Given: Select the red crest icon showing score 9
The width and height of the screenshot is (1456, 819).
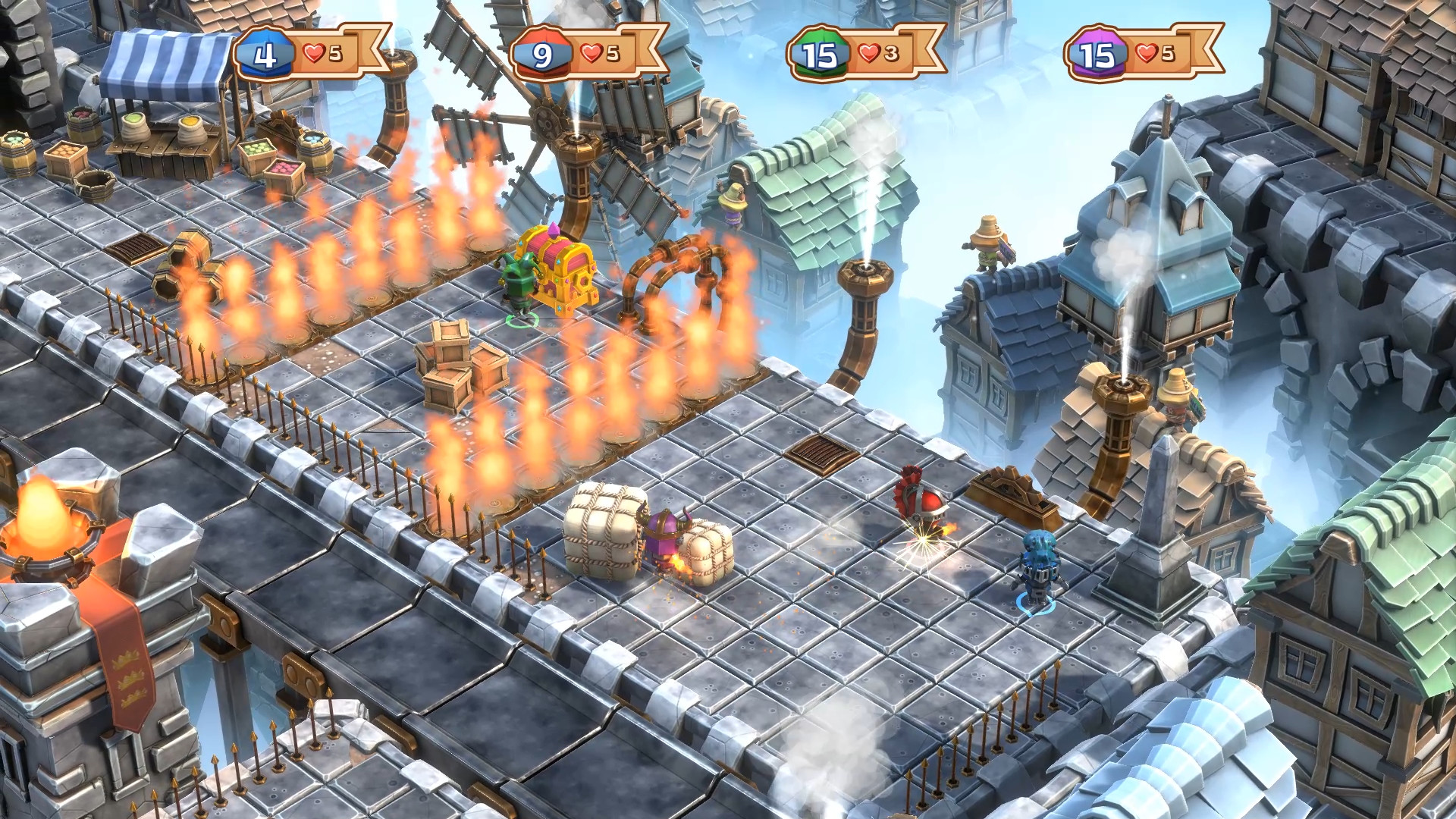Looking at the screenshot, I should [x=540, y=53].
